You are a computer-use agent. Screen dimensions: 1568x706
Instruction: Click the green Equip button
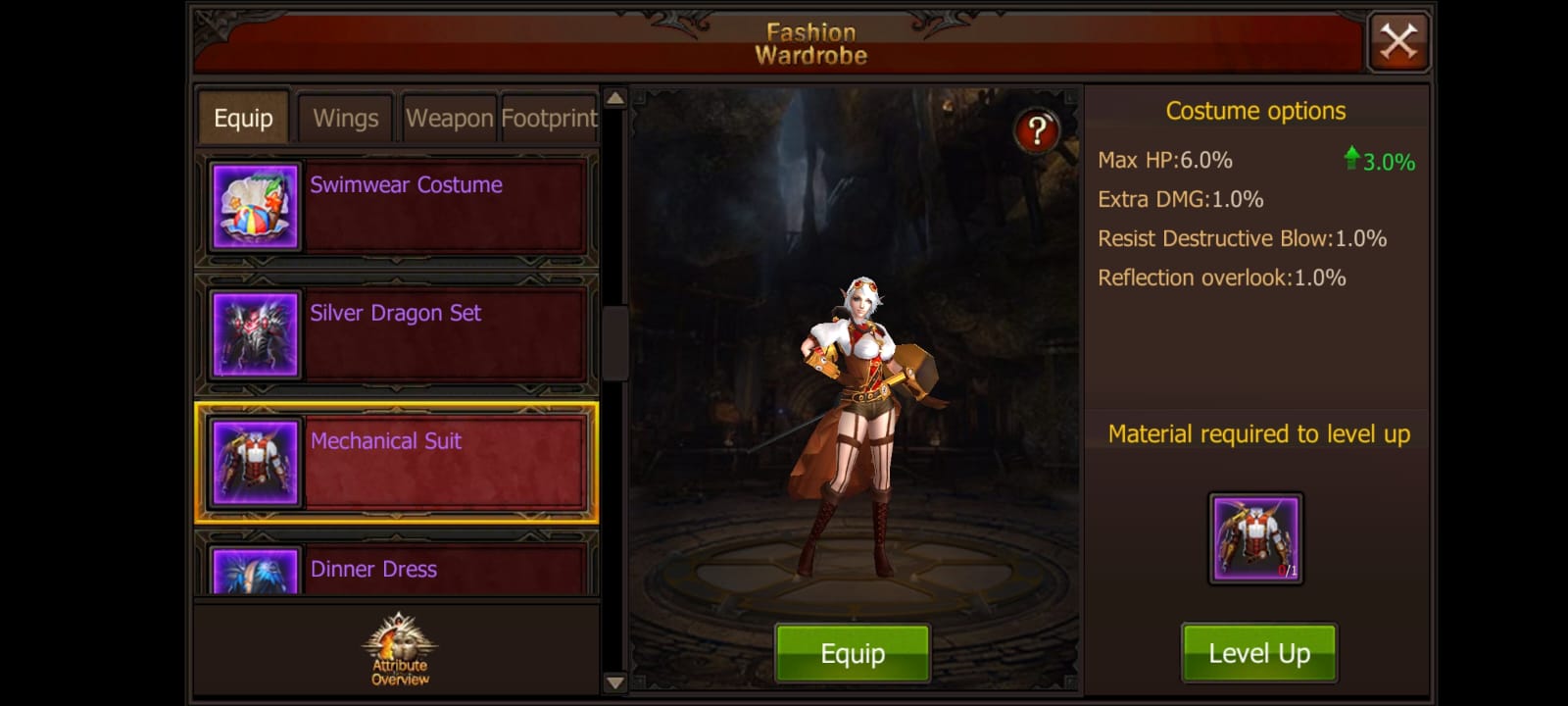pyautogui.click(x=853, y=653)
